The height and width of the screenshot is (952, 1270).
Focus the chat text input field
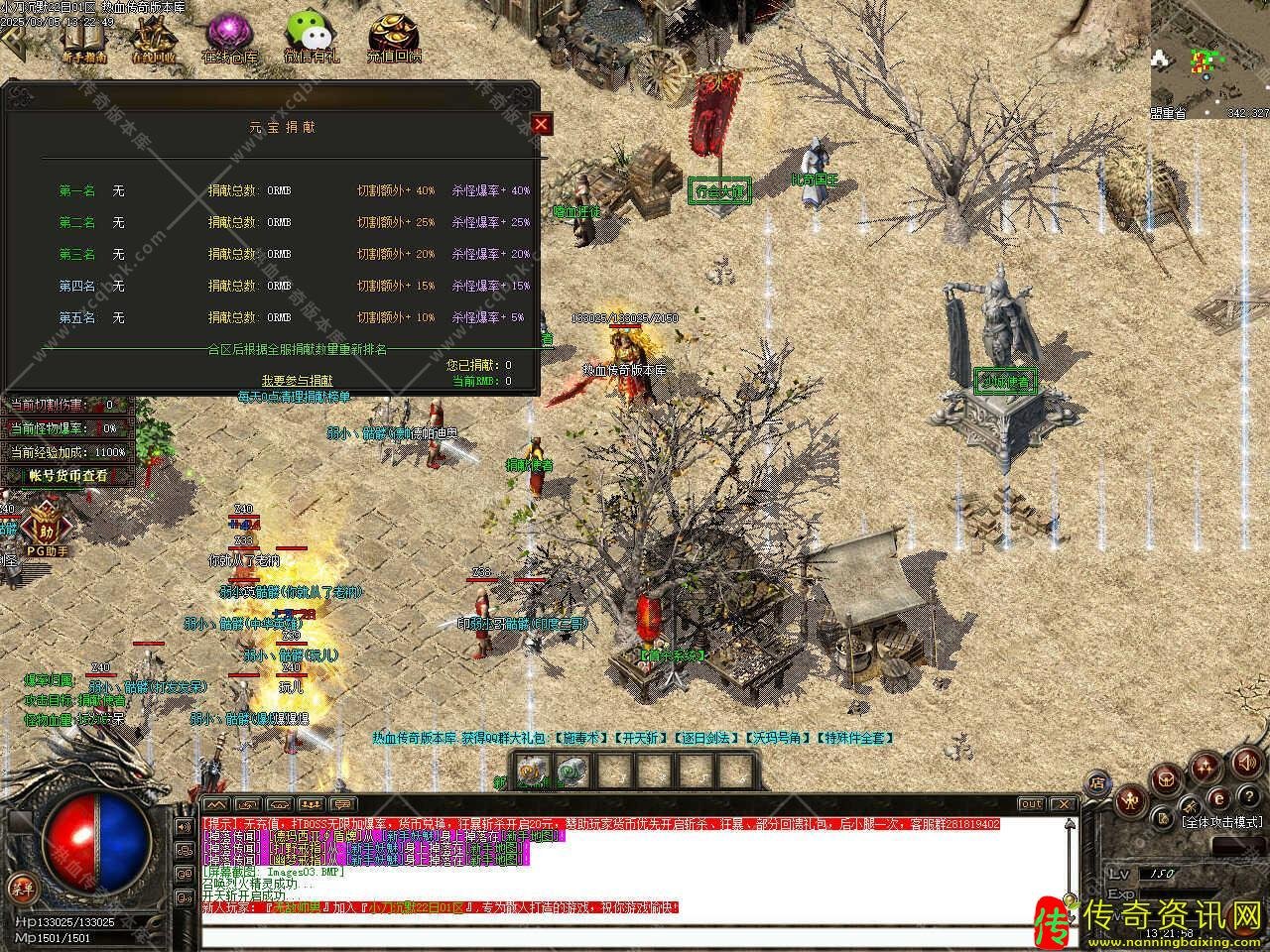pyautogui.click(x=635, y=934)
